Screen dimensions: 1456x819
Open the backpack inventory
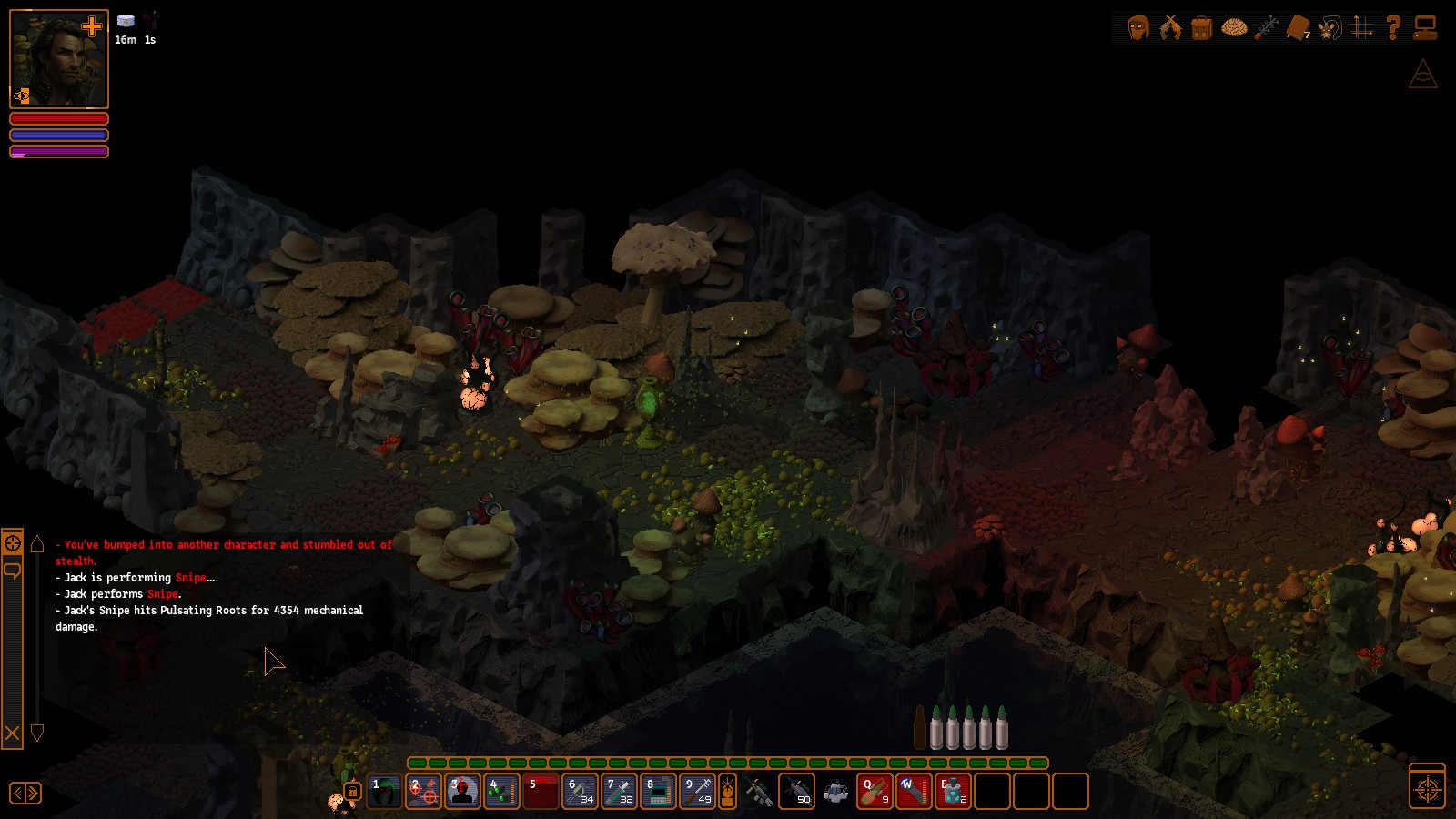1201,28
